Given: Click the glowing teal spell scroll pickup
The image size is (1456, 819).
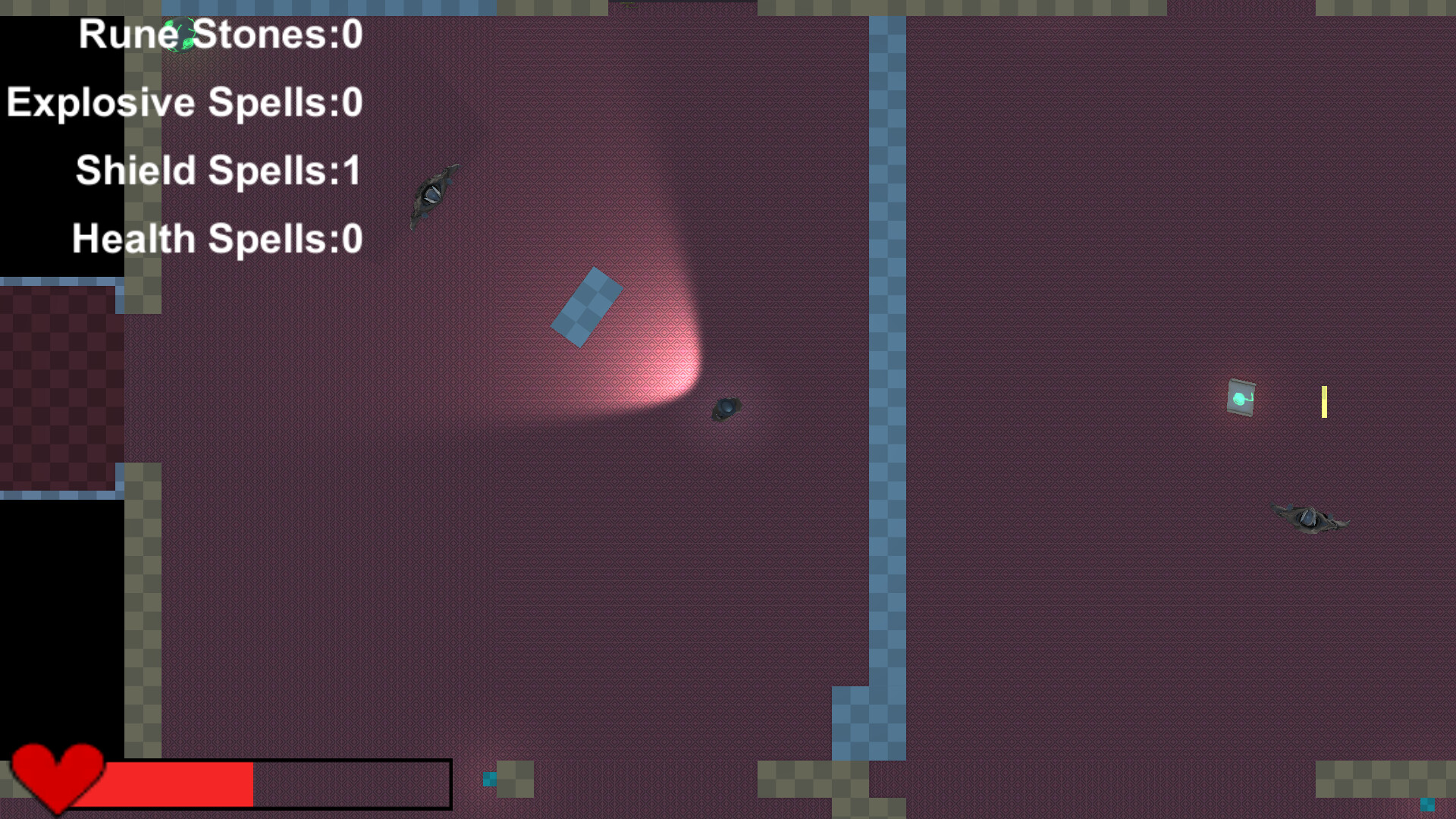Looking at the screenshot, I should [1241, 397].
